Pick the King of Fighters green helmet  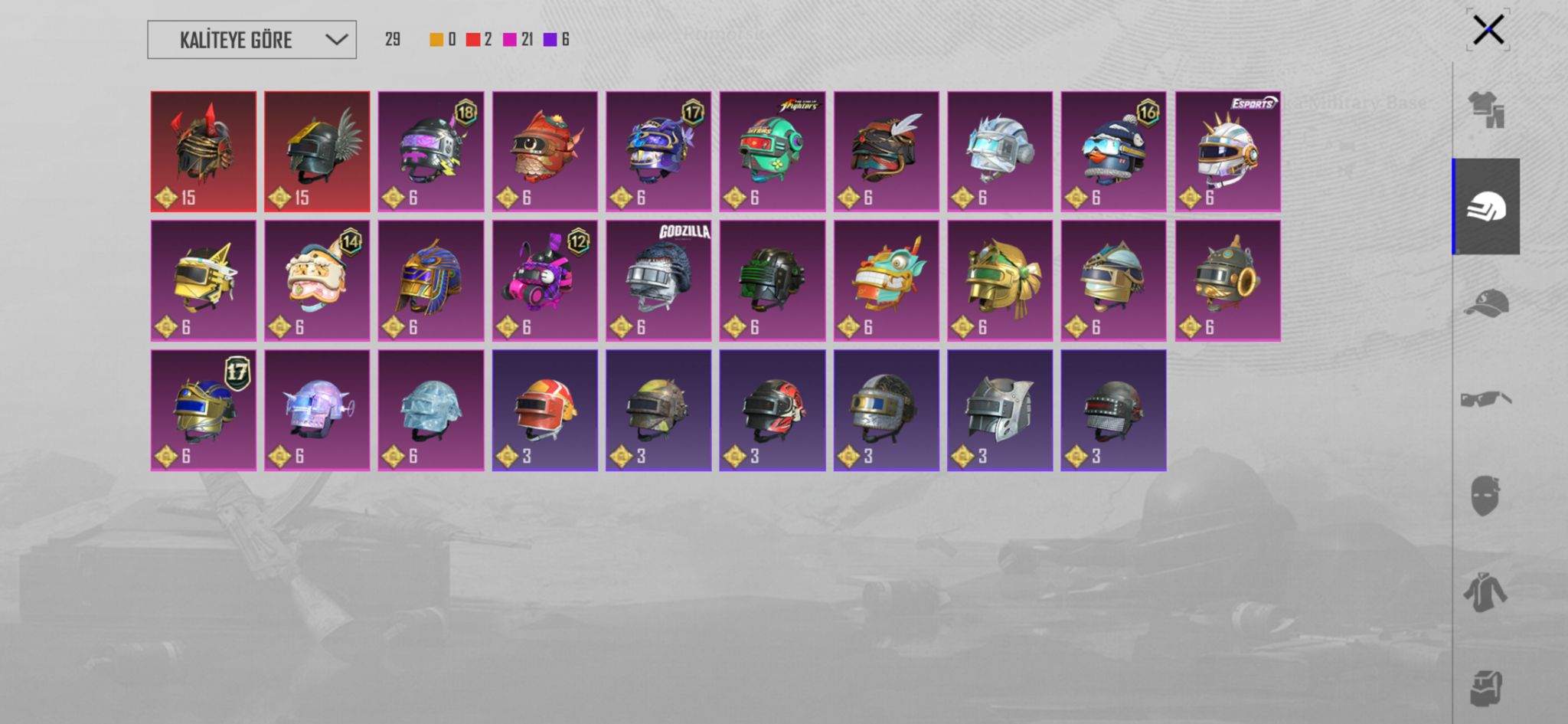[772, 152]
